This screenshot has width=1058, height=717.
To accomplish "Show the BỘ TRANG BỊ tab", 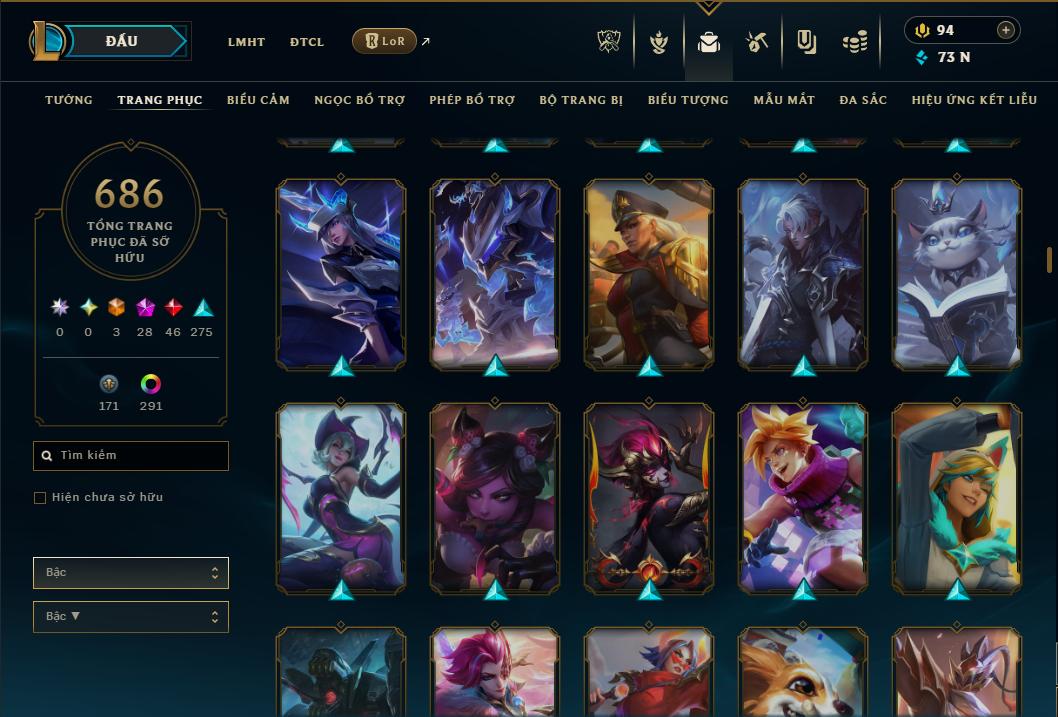I will point(581,100).
